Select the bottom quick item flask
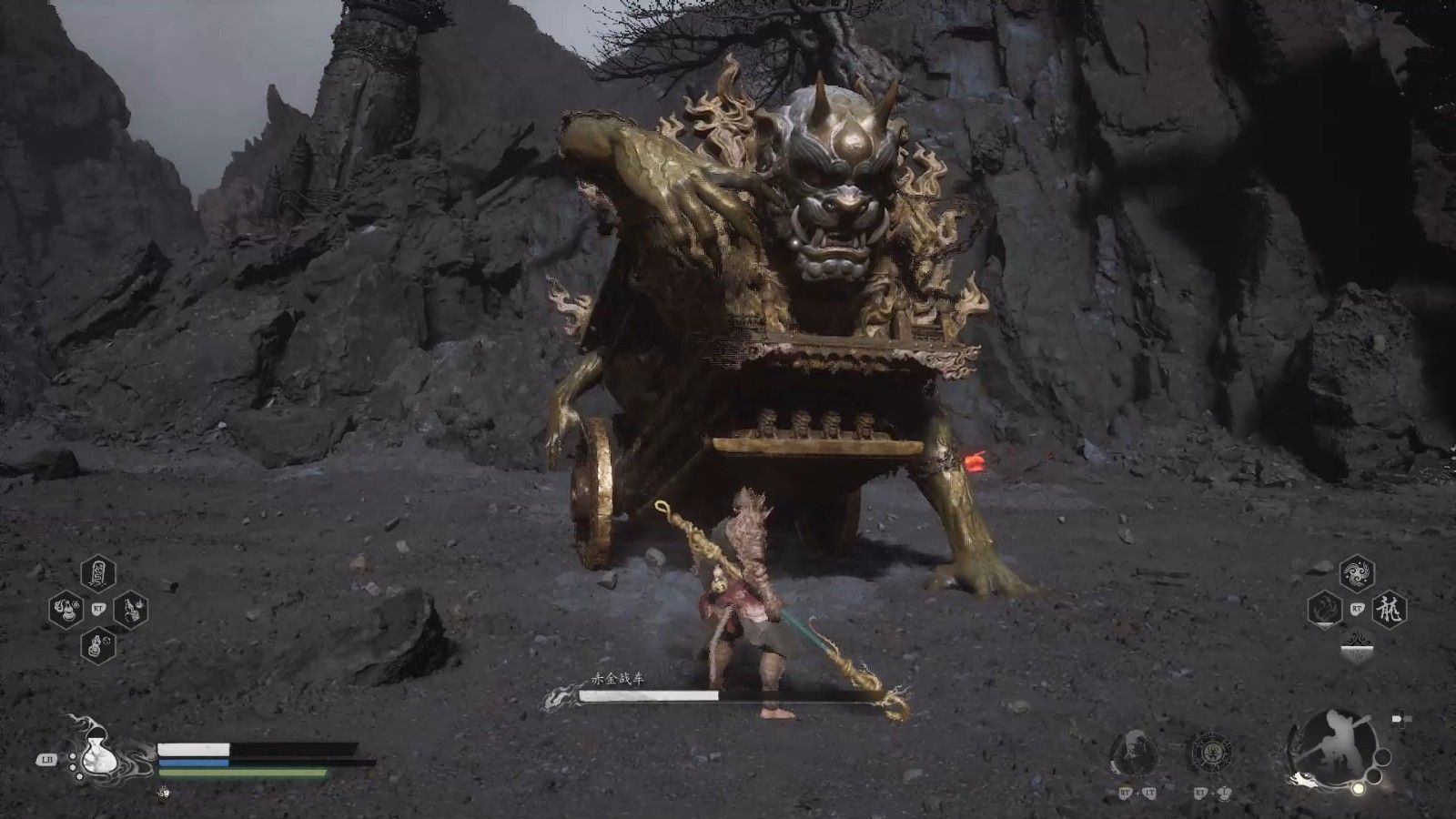 click(98, 645)
